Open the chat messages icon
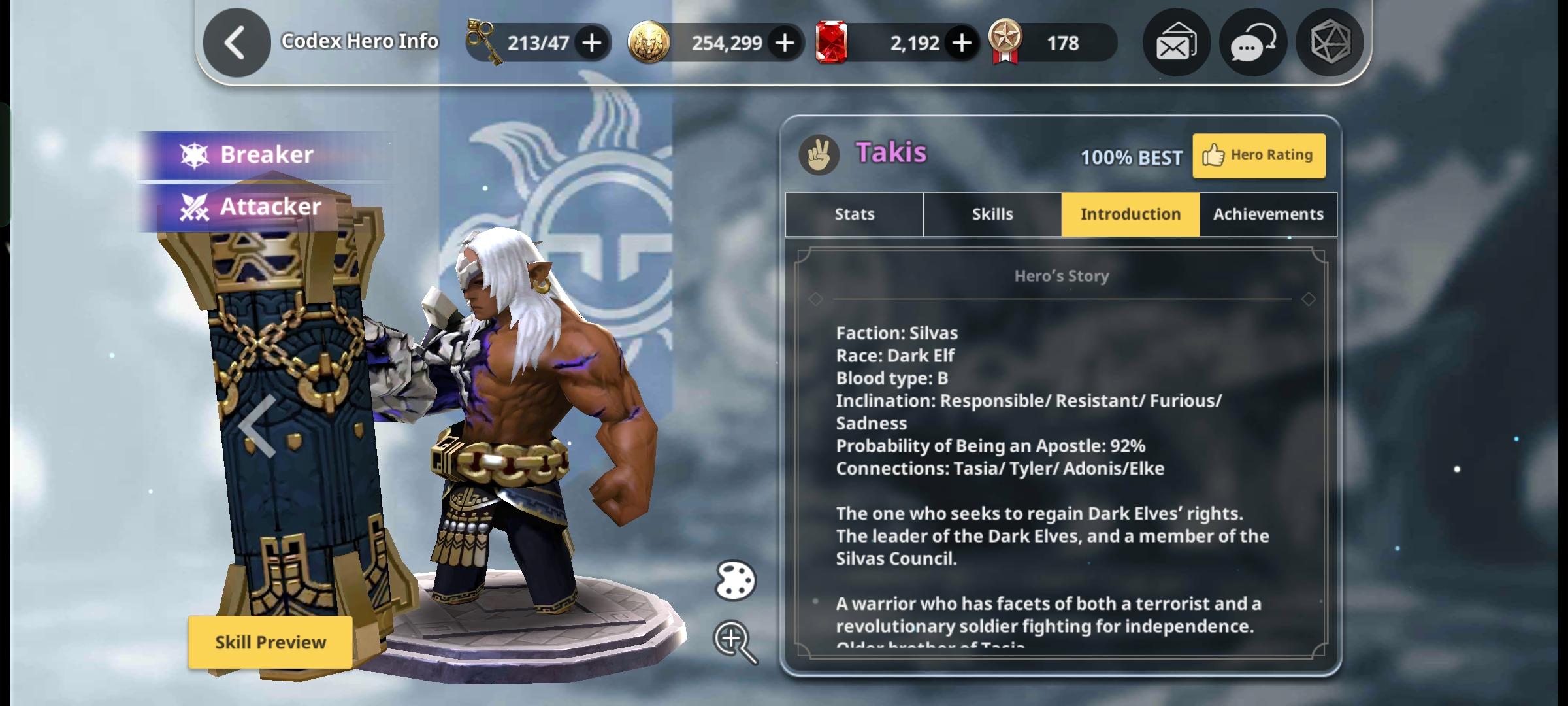This screenshot has height=706, width=1568. [1252, 42]
